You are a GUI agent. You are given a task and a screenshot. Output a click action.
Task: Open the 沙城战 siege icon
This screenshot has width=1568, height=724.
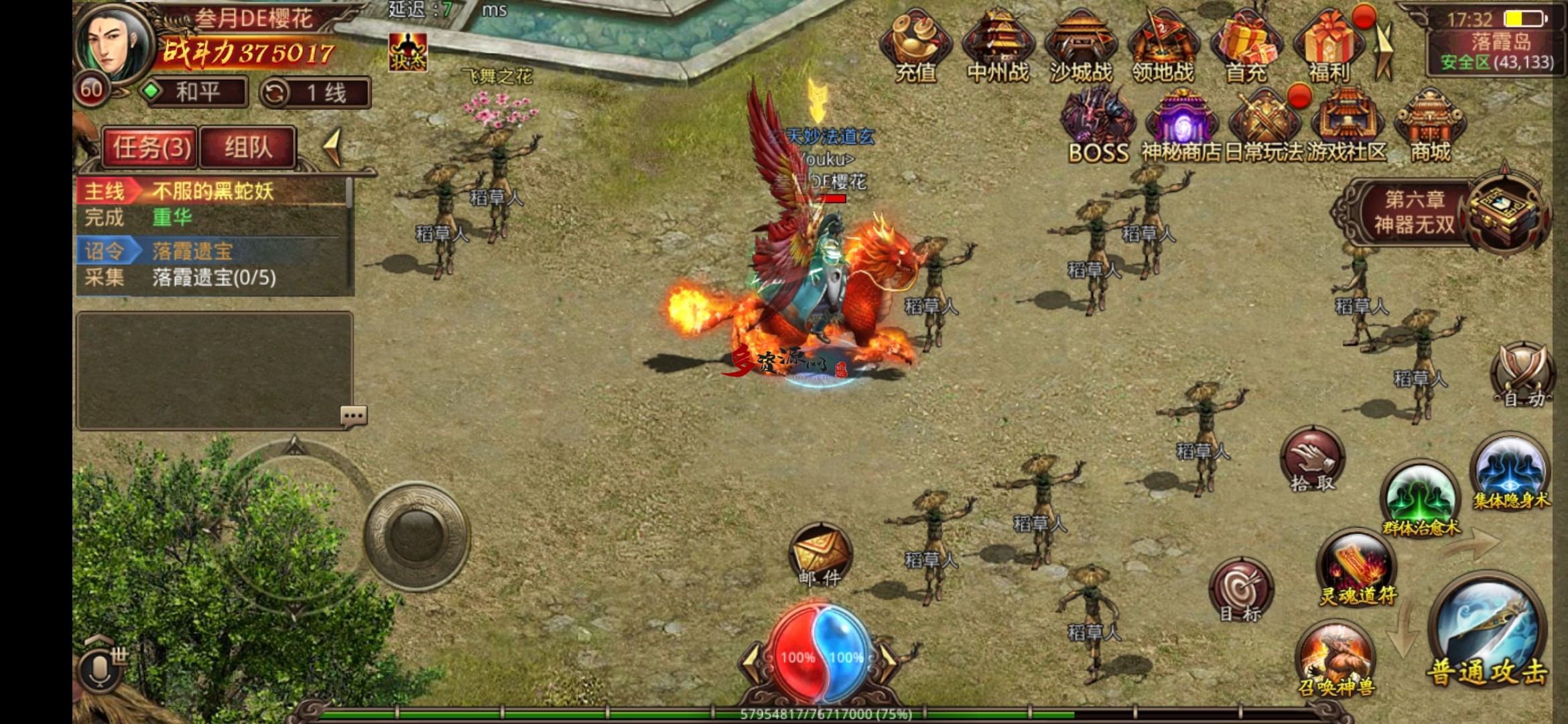(1080, 47)
